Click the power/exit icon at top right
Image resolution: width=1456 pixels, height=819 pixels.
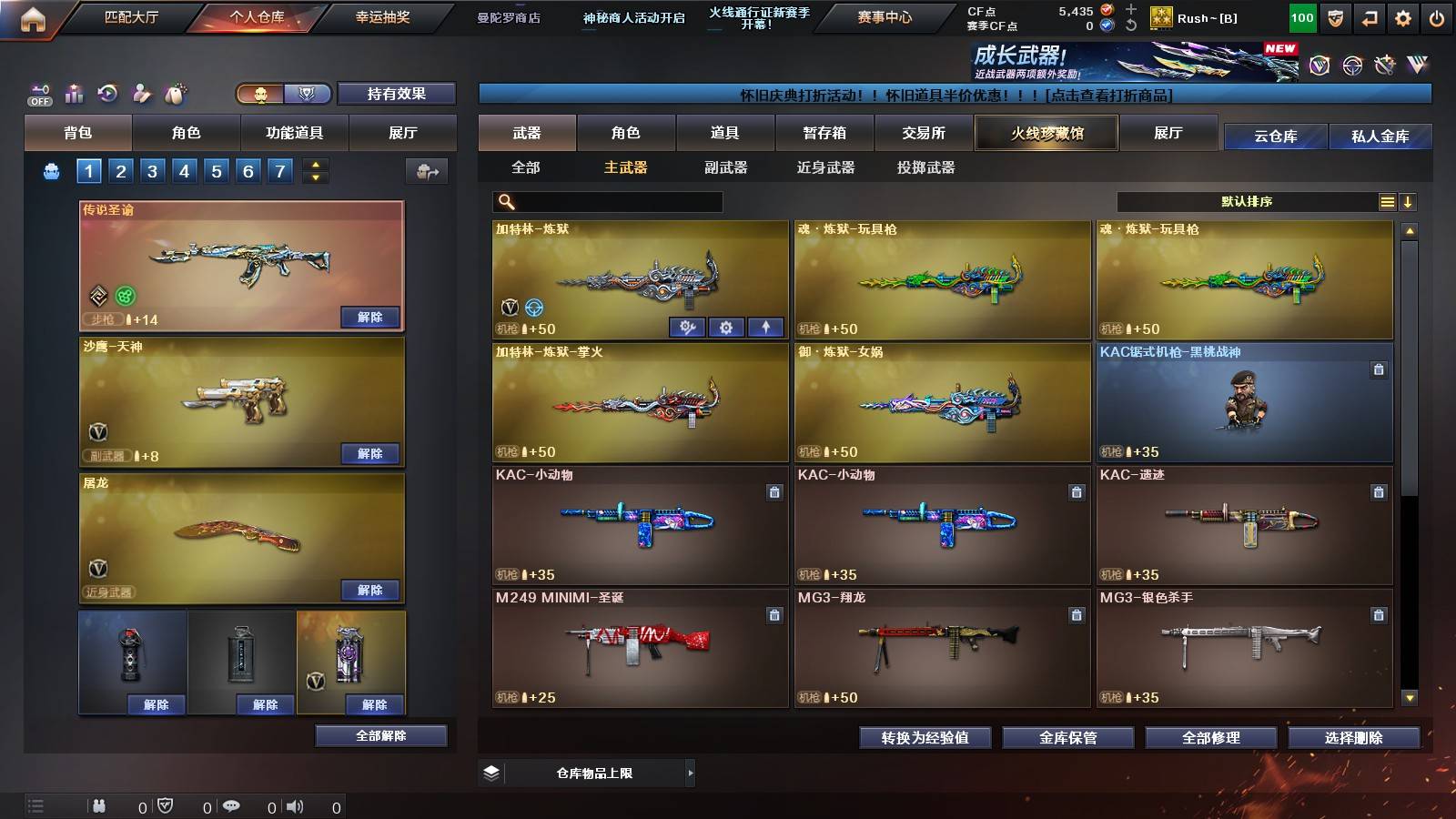[x=1435, y=16]
